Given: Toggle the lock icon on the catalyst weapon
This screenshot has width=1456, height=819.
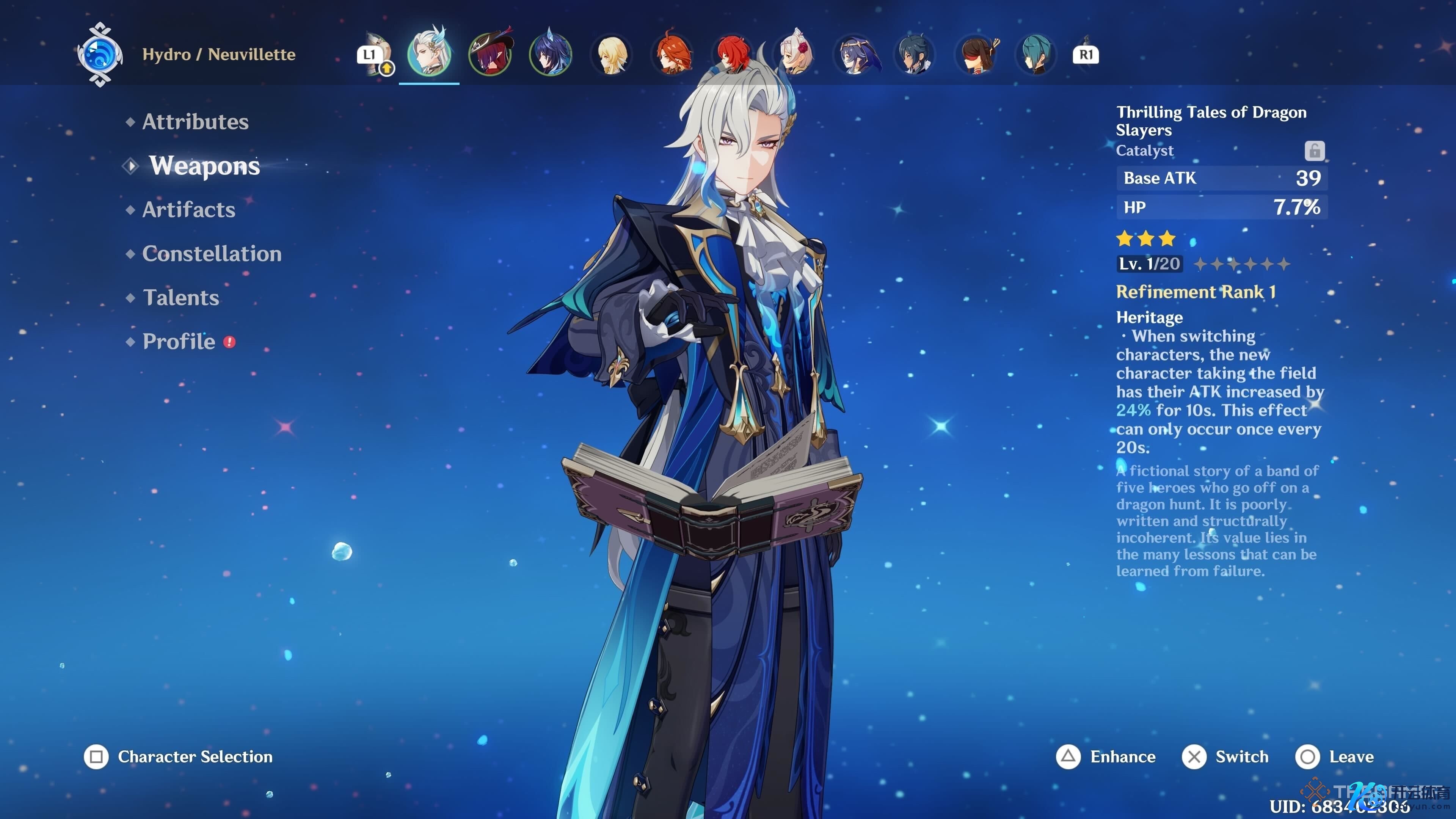Looking at the screenshot, I should [x=1314, y=151].
